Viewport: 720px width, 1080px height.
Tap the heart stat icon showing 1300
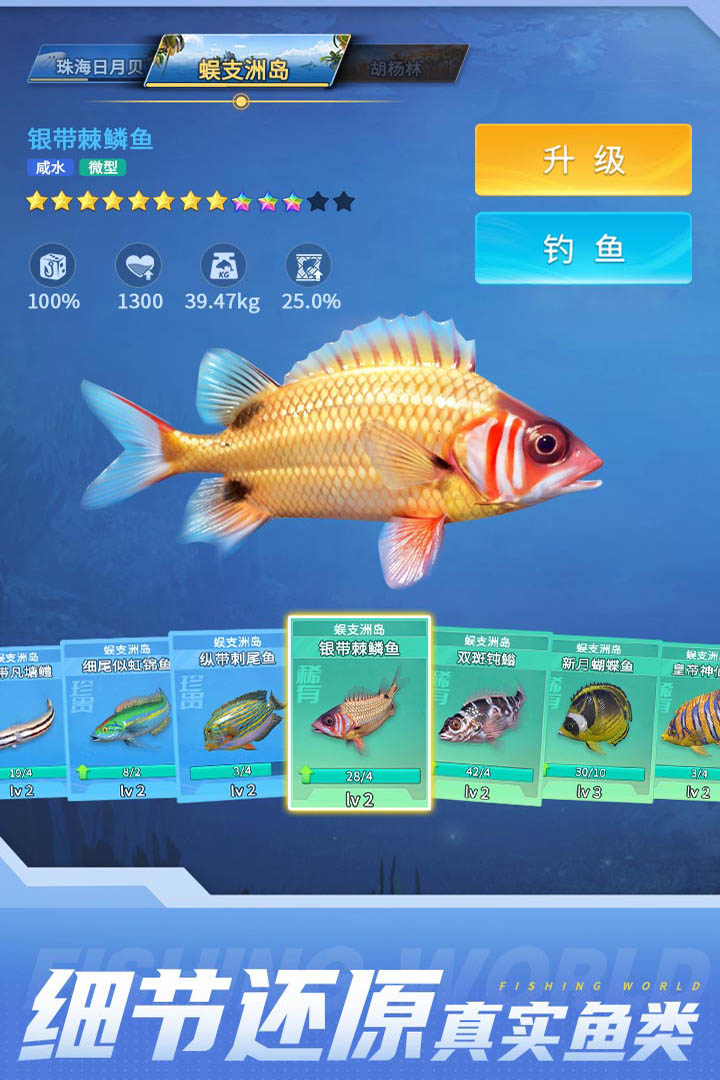click(138, 265)
